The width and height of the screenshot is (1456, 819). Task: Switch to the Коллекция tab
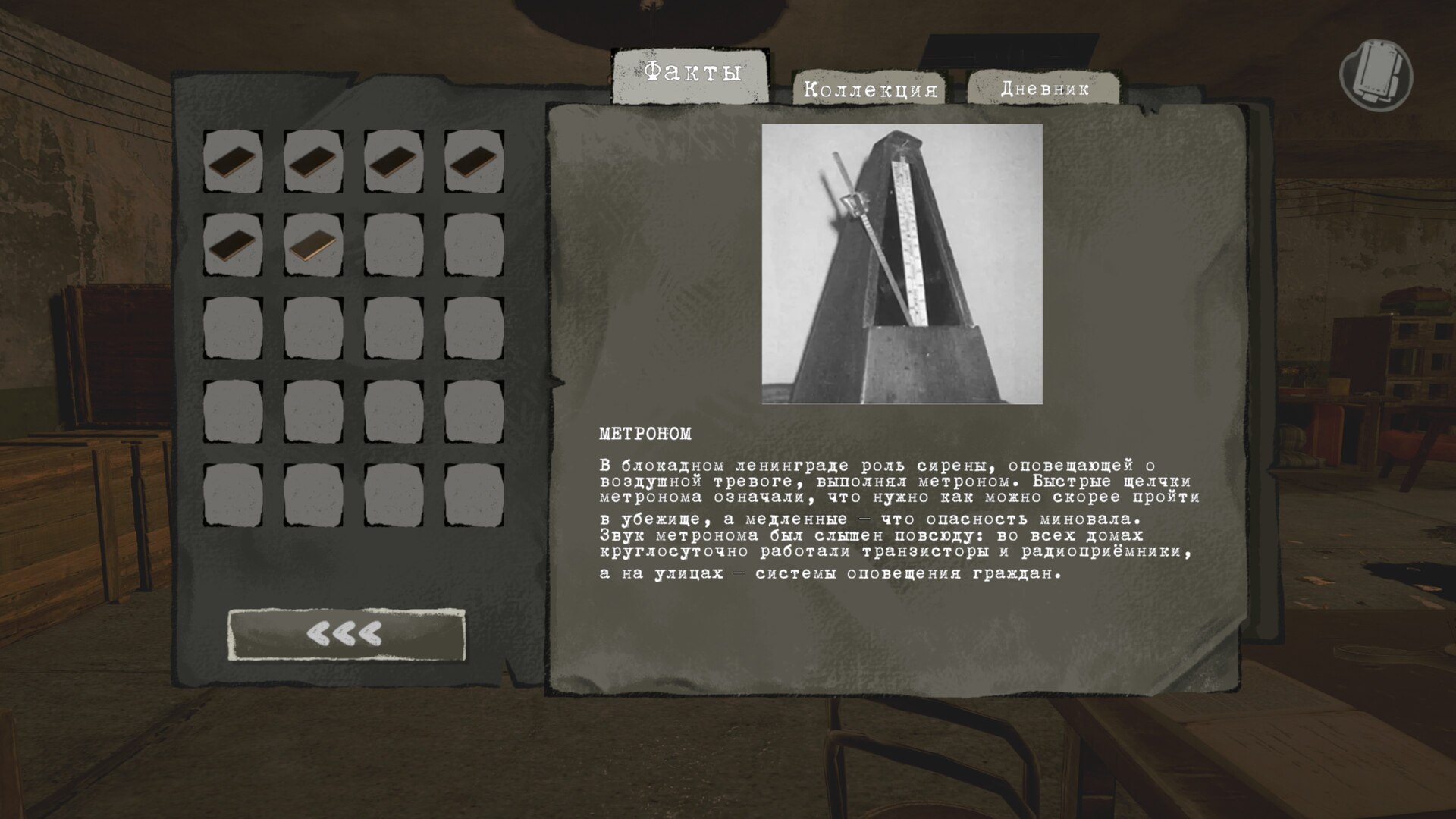870,89
